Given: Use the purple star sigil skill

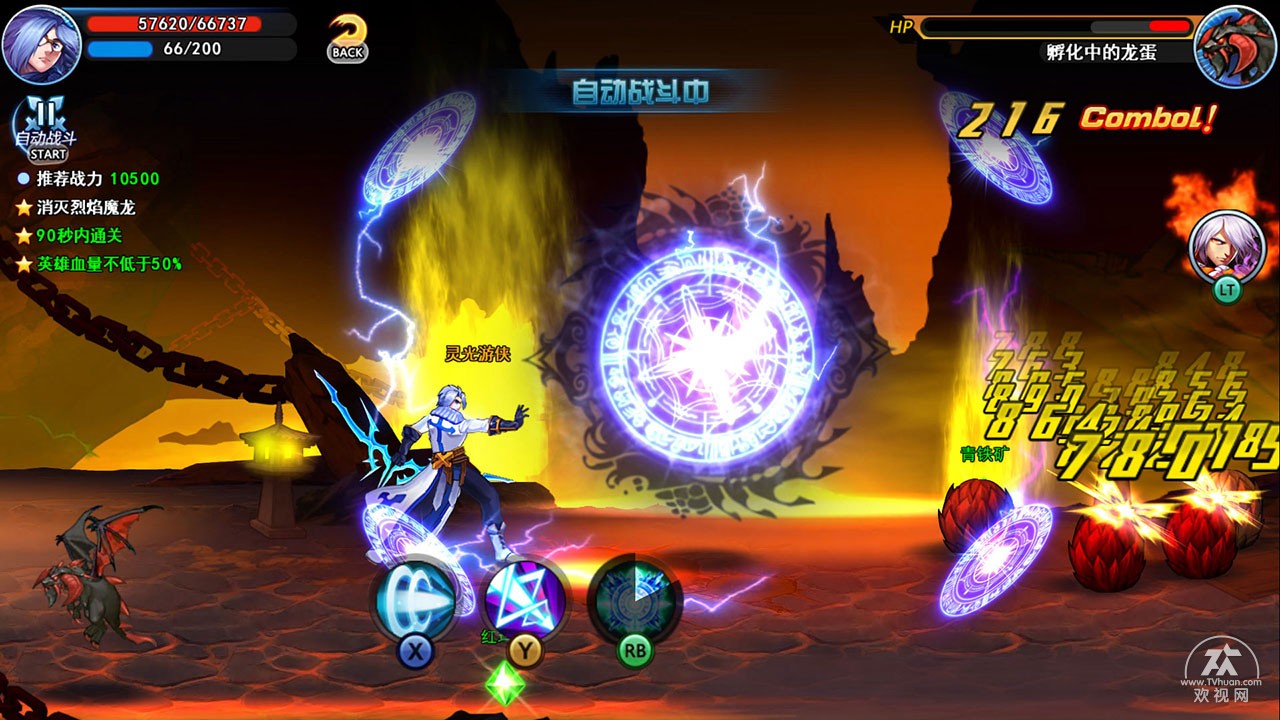Looking at the screenshot, I should click(x=525, y=600).
